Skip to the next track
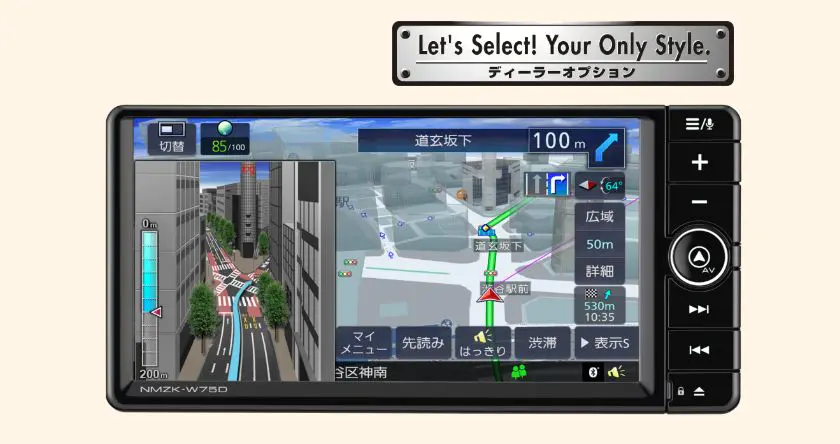Screen dimensions: 840x444 (x=699, y=309)
